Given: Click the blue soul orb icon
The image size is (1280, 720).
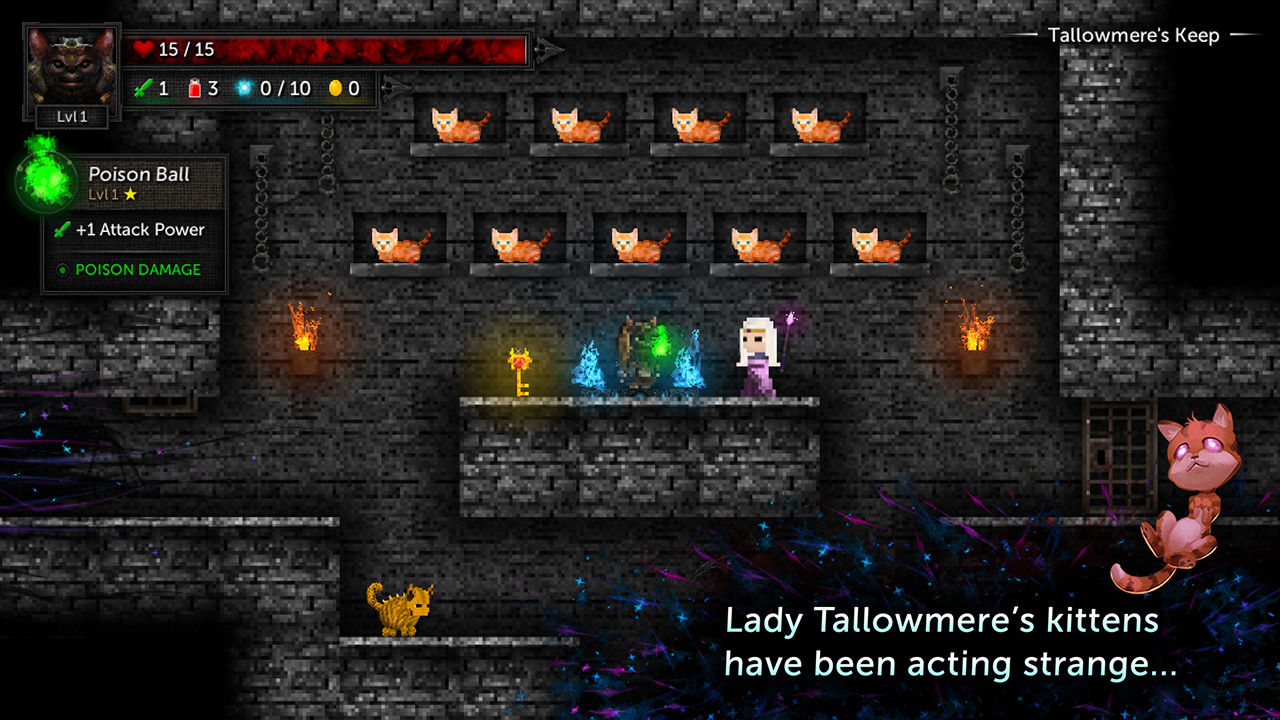Looking at the screenshot, I should tap(243, 88).
